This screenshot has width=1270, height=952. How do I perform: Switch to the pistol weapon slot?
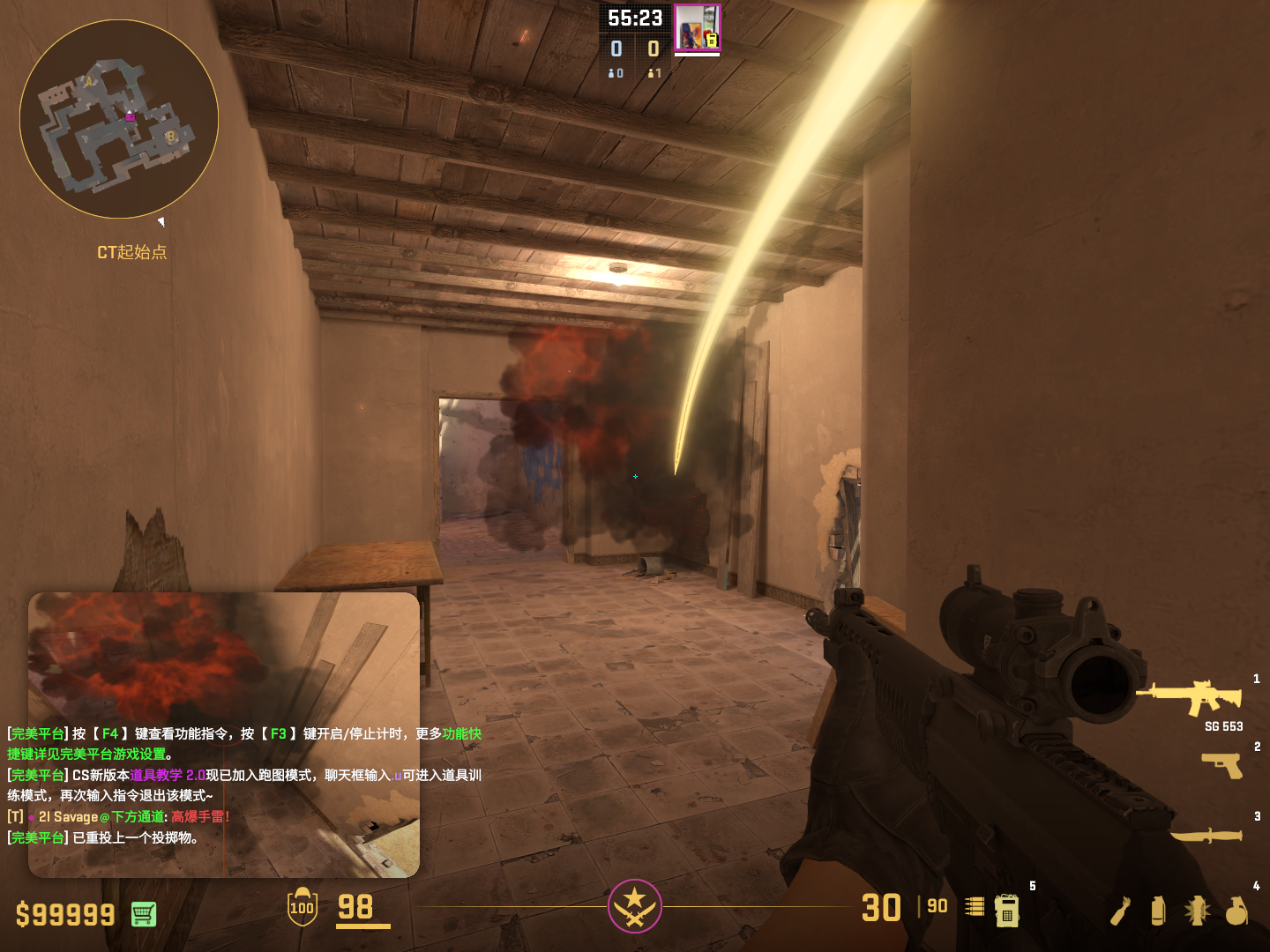click(1222, 765)
